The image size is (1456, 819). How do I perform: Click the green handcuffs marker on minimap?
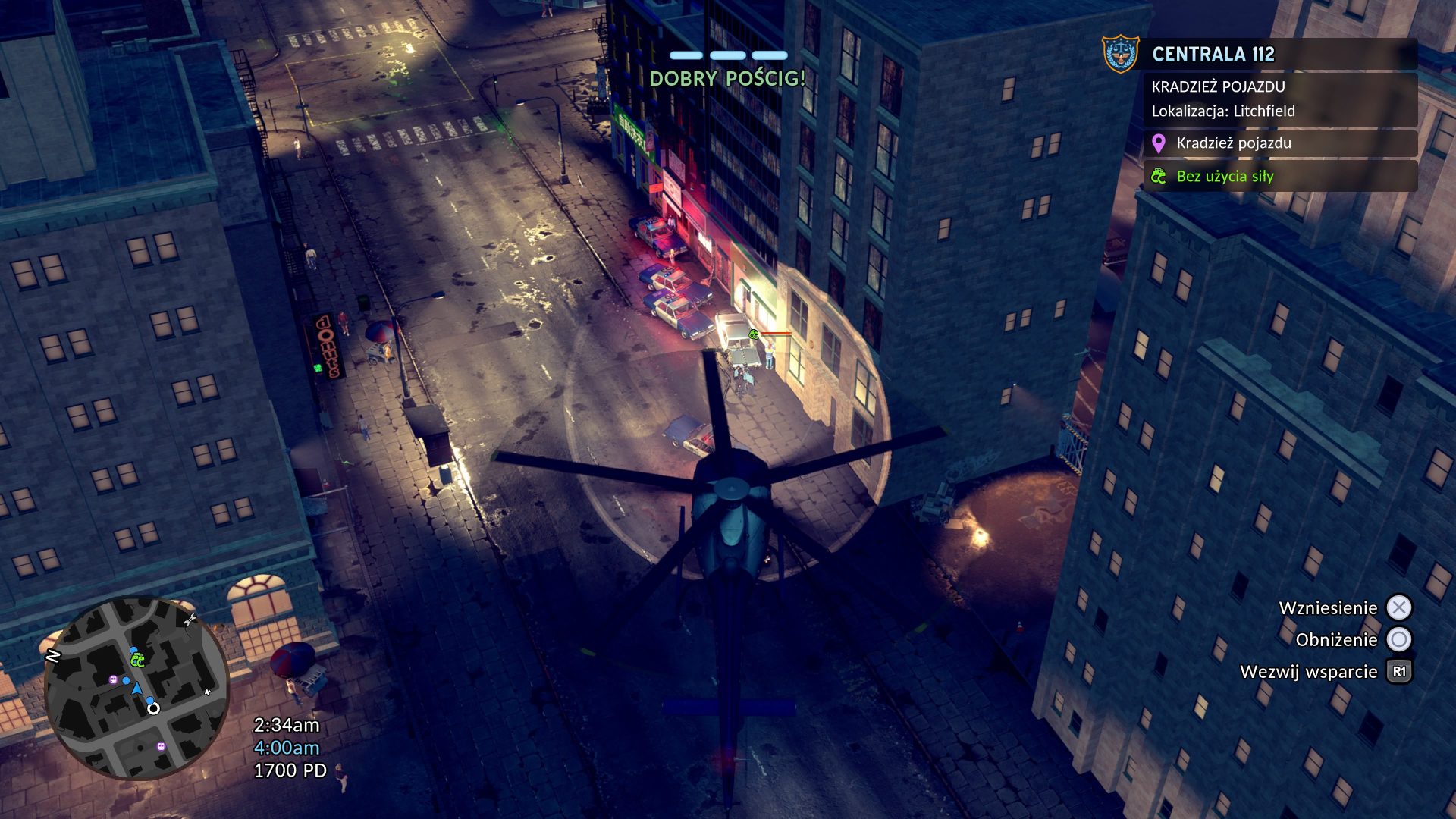pyautogui.click(x=137, y=661)
